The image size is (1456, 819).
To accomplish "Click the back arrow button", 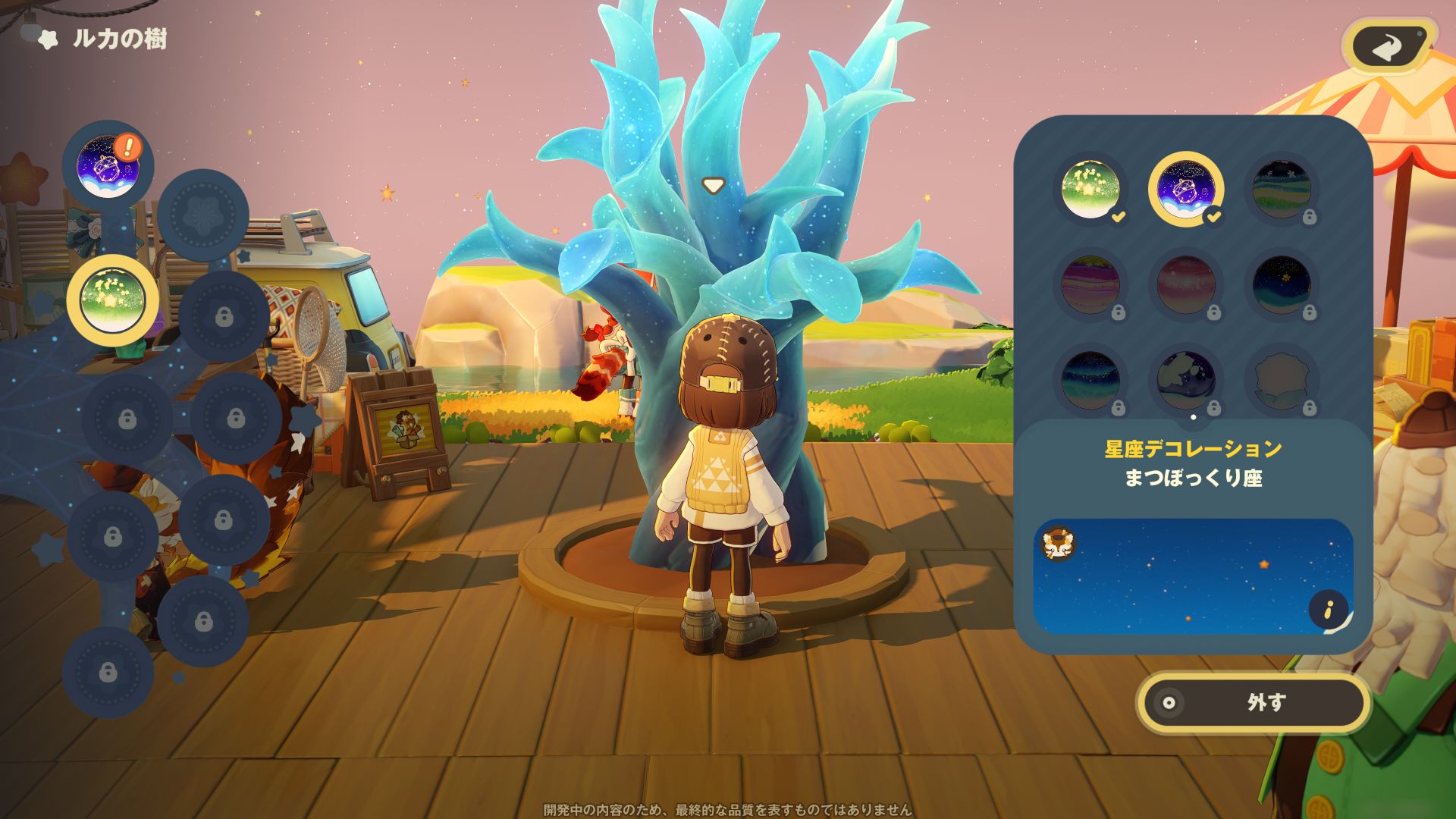I will (1388, 47).
